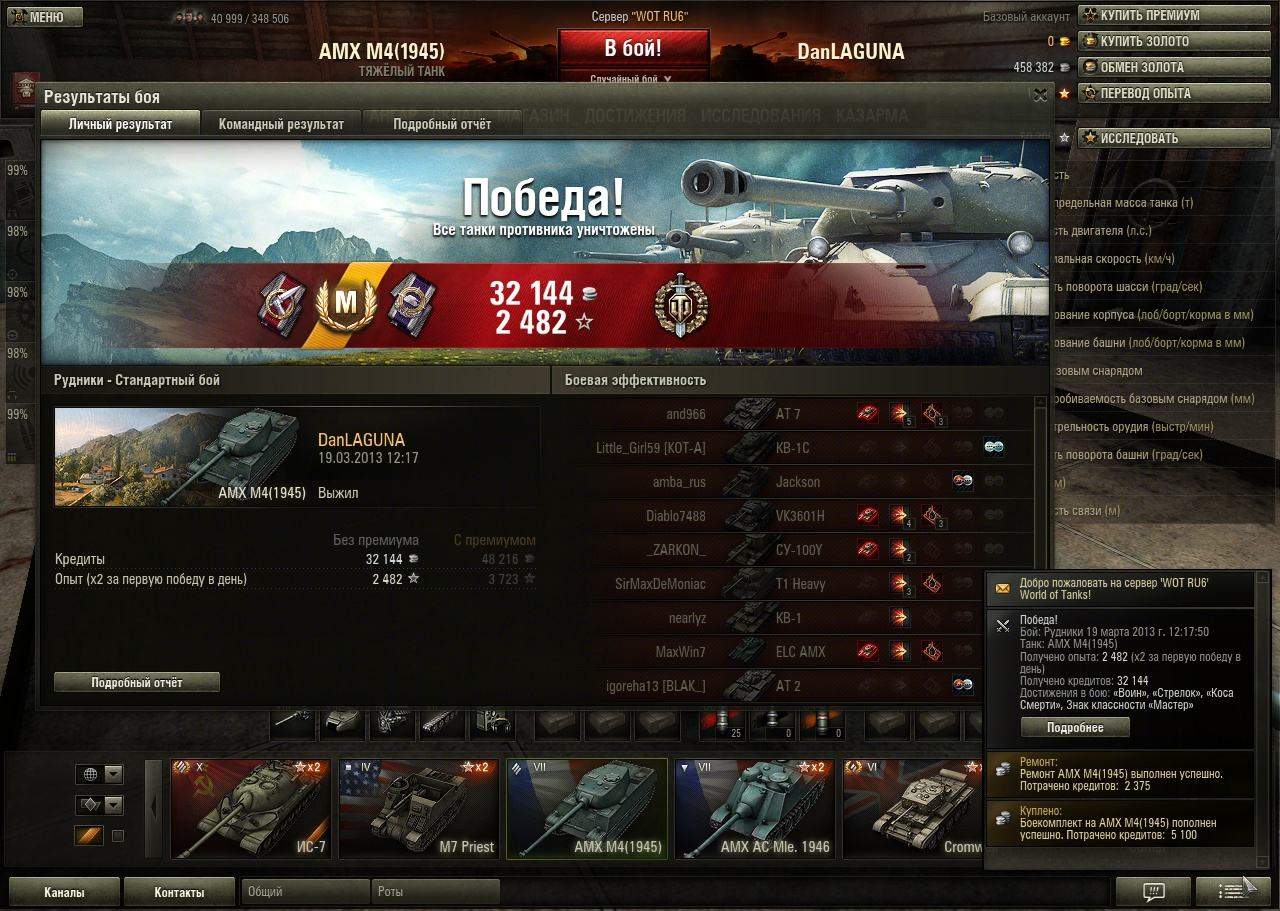Show details via Подробнее in notification
Viewport: 1280px width, 911px height.
(x=1075, y=728)
